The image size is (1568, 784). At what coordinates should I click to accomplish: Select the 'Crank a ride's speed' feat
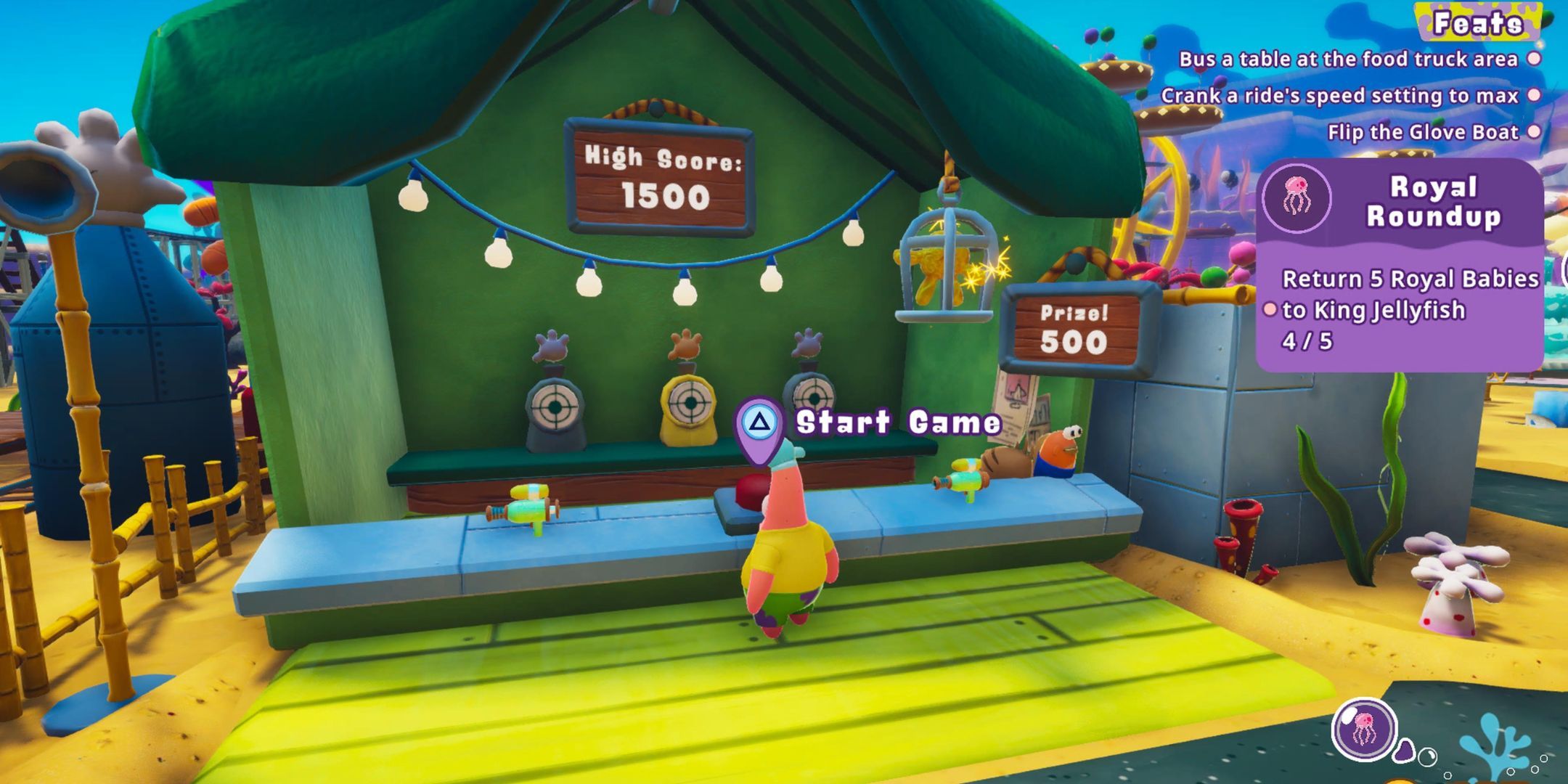coord(1339,96)
